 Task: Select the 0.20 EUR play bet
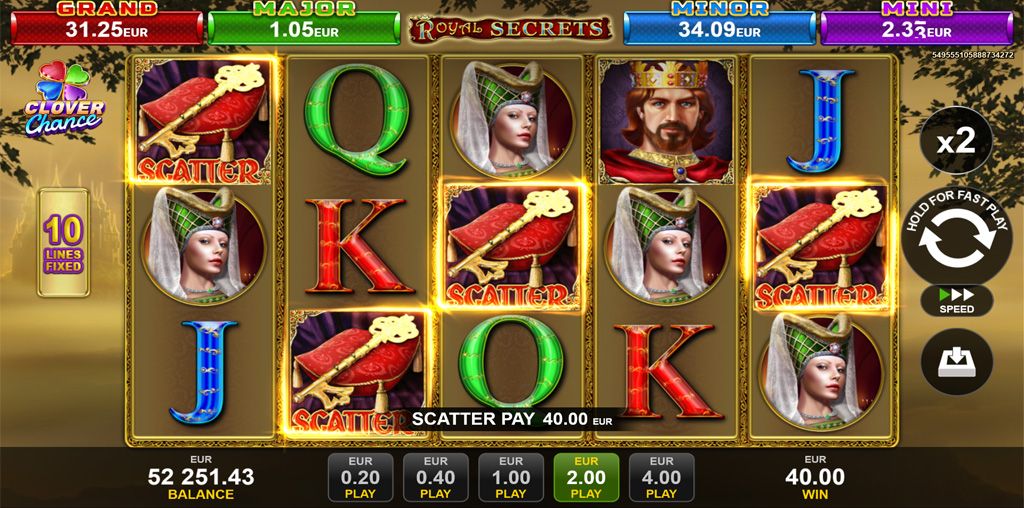click(360, 477)
